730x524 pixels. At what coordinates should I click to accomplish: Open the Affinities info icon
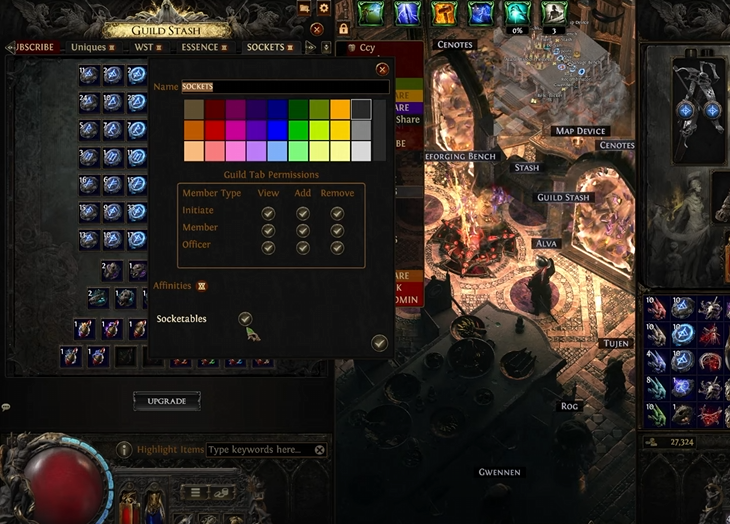click(201, 286)
